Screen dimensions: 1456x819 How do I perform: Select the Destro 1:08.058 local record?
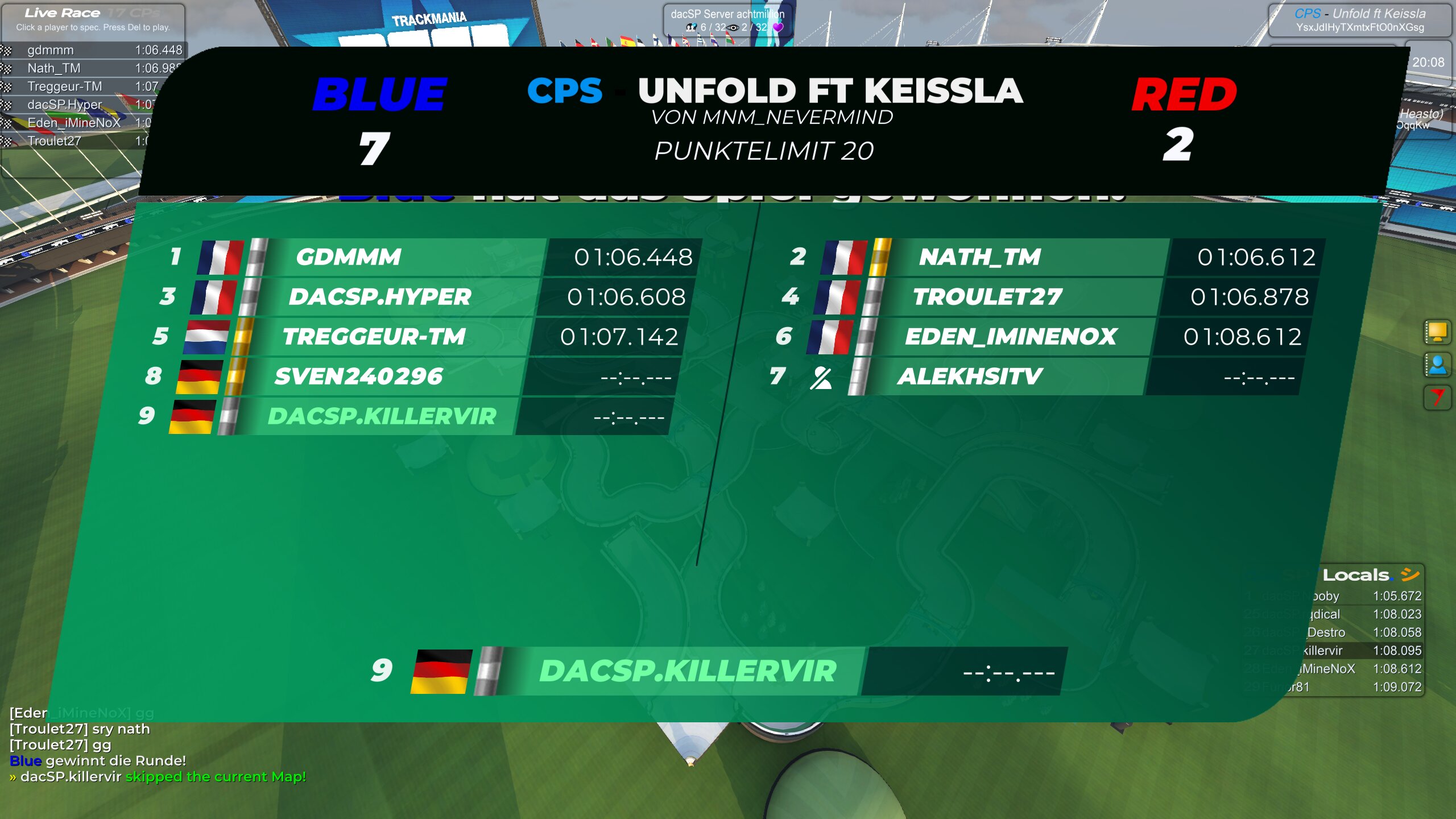tap(1365, 632)
